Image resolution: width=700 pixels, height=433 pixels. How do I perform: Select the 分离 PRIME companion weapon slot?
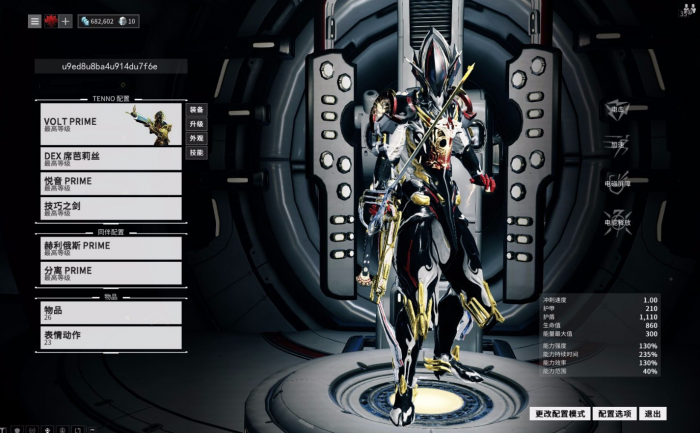coord(110,273)
